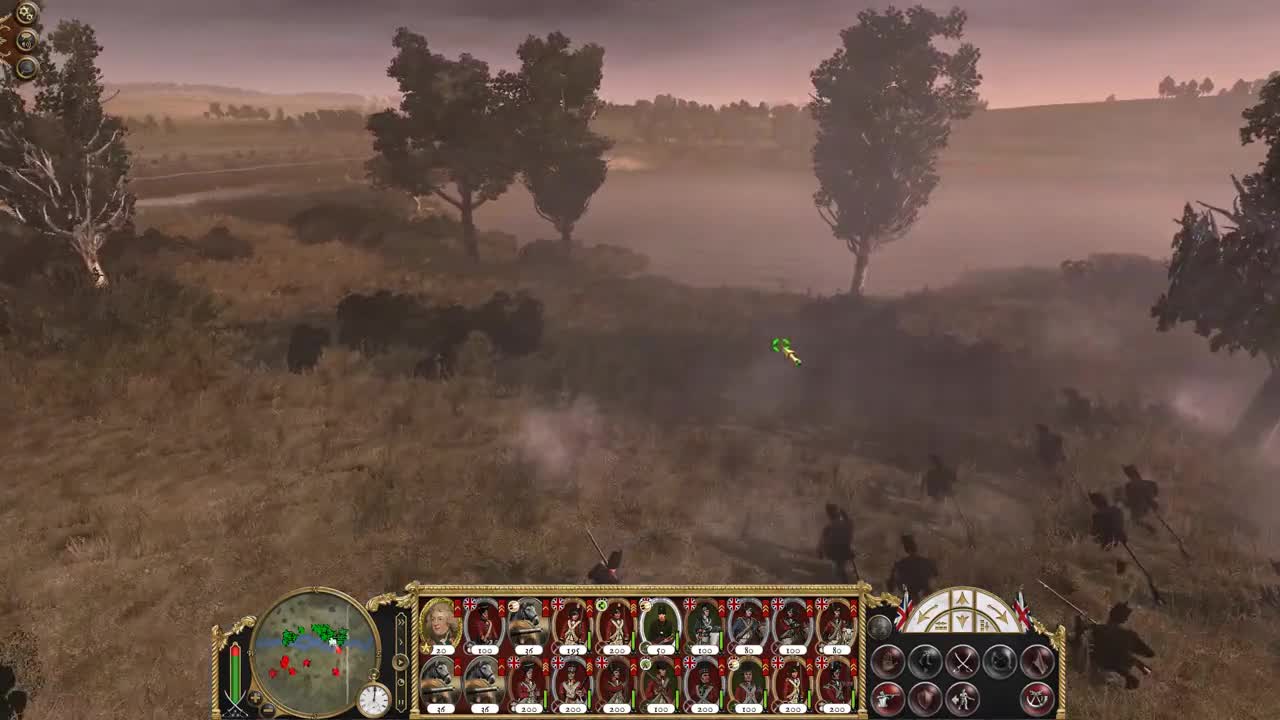This screenshot has width=1280, height=720.
Task: Click the pocket watch battle timer
Action: click(374, 696)
